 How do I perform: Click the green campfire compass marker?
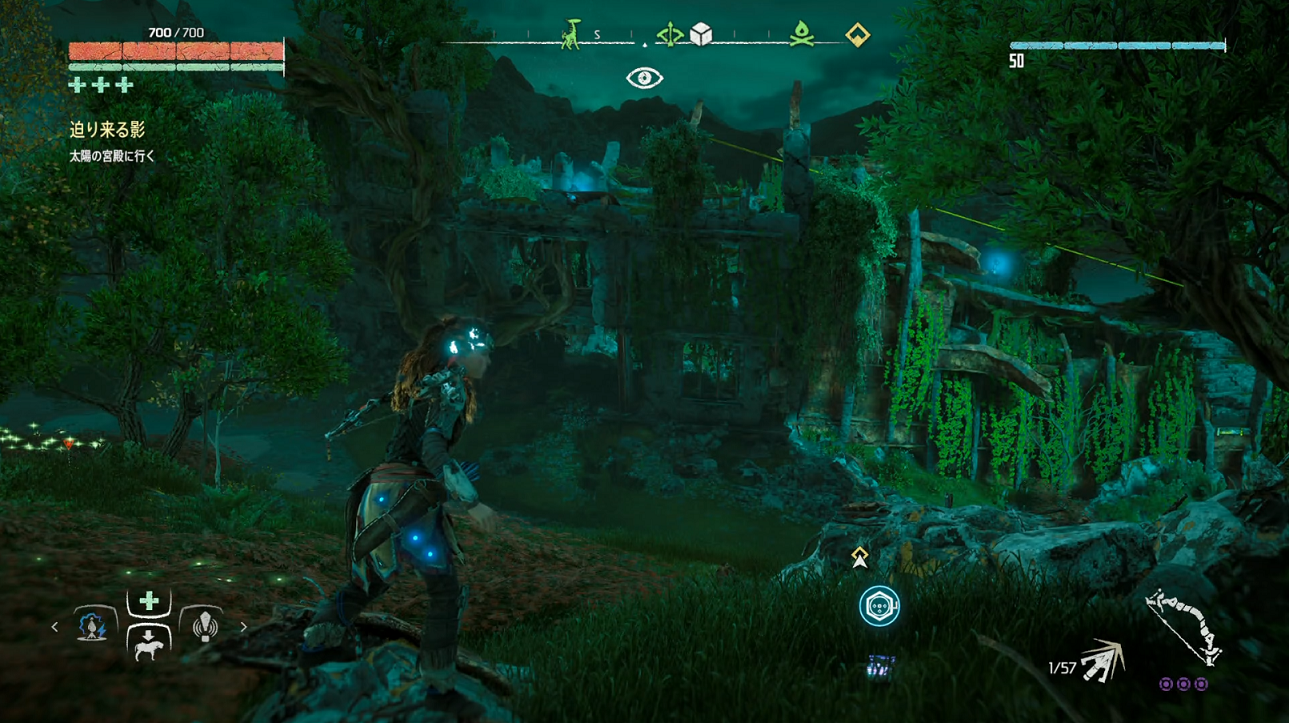[x=800, y=35]
